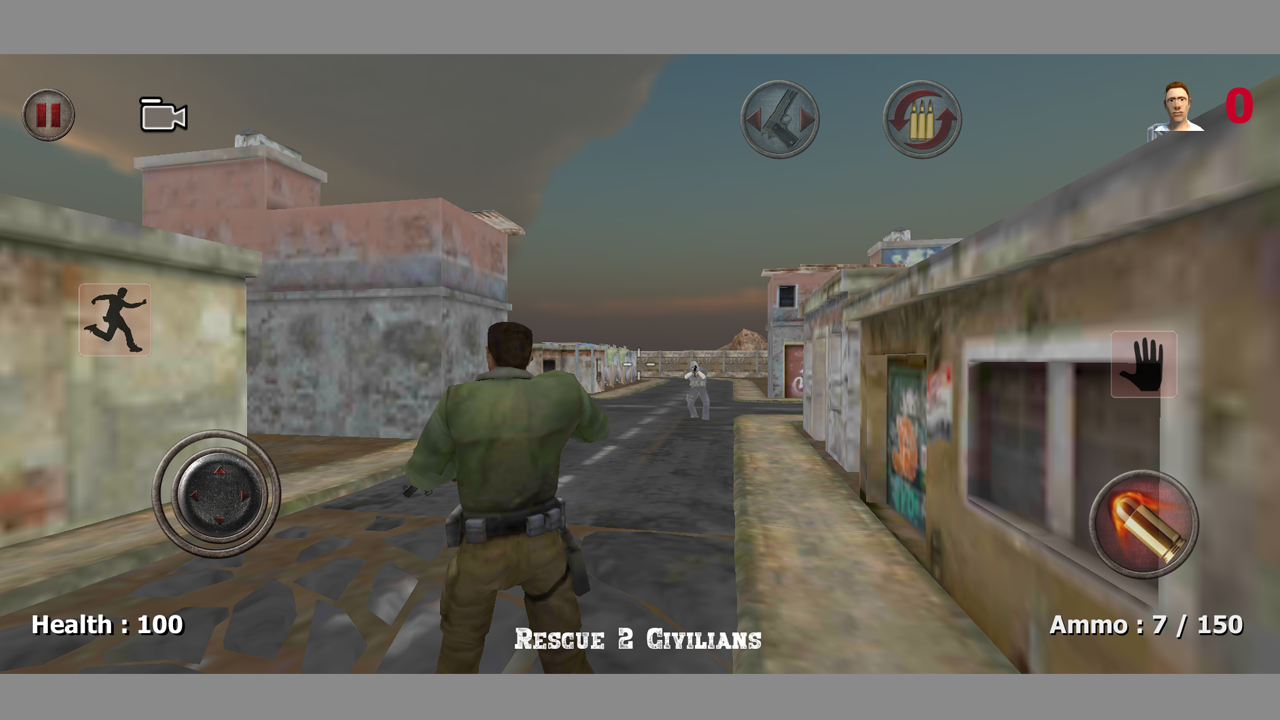
Task: Open the camera view recorder
Action: [x=162, y=115]
